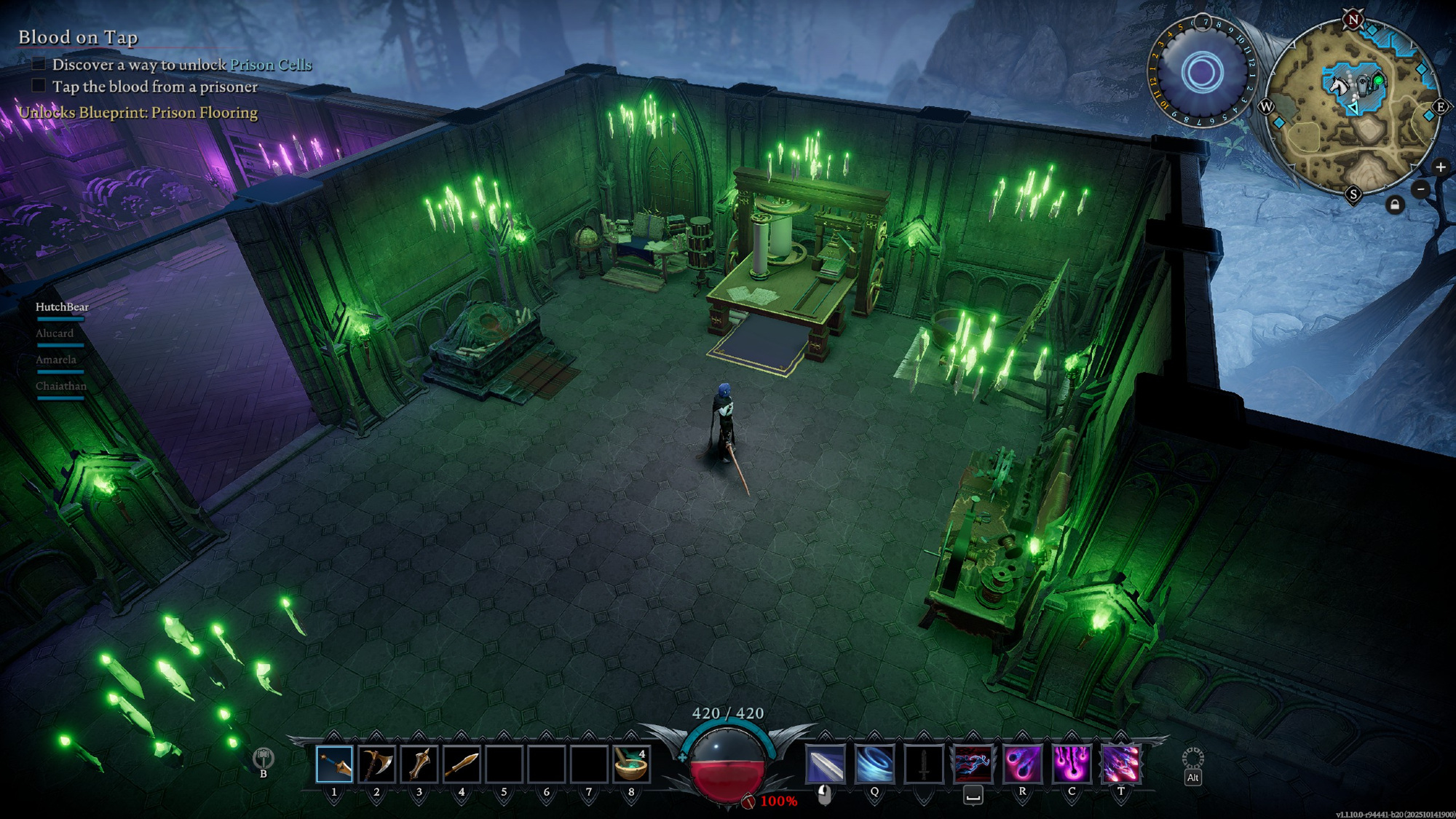Select the mace in hotbar slot 3
This screenshot has height=819, width=1456.
(419, 764)
